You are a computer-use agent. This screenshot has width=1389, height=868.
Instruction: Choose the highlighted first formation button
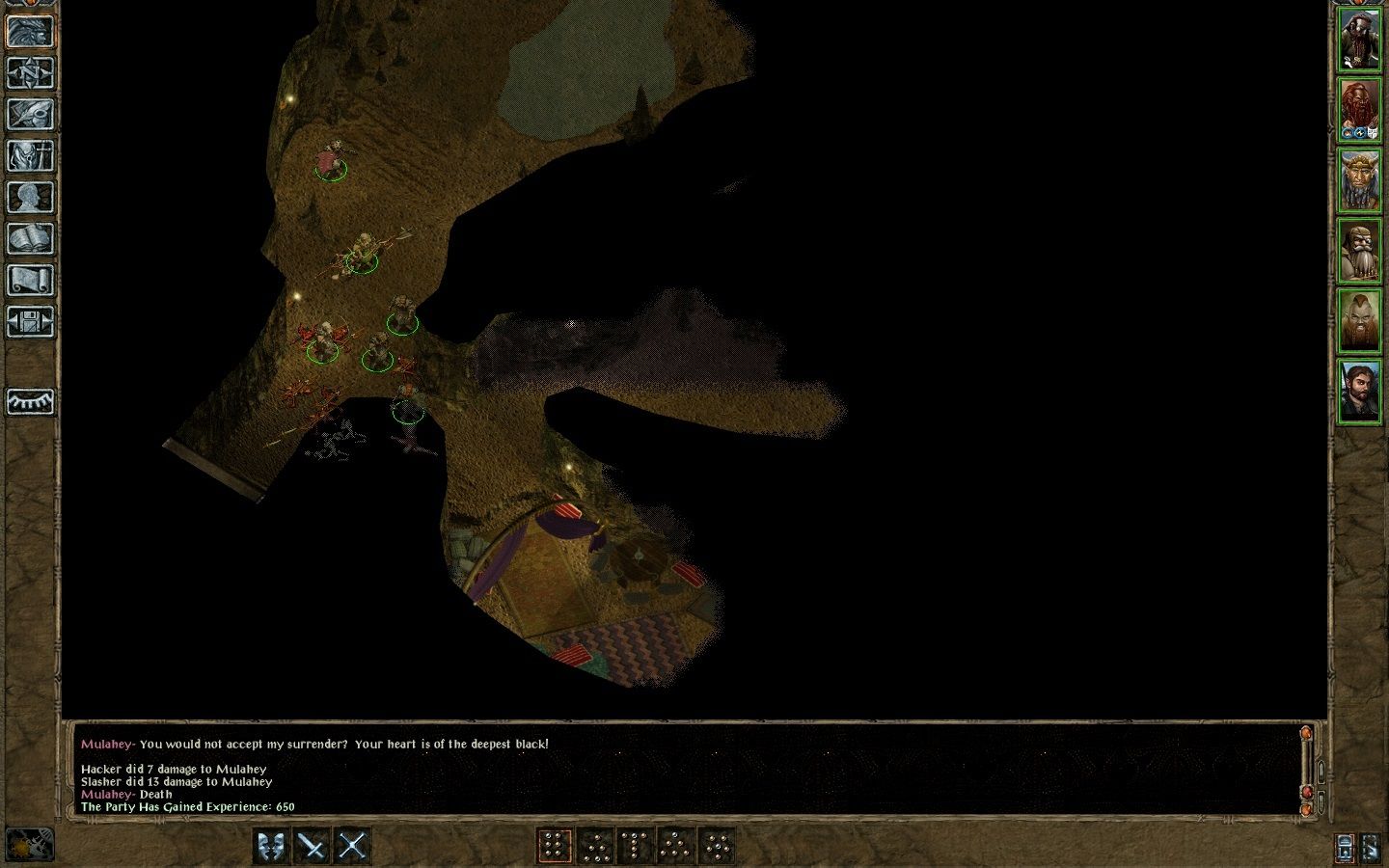(554, 846)
